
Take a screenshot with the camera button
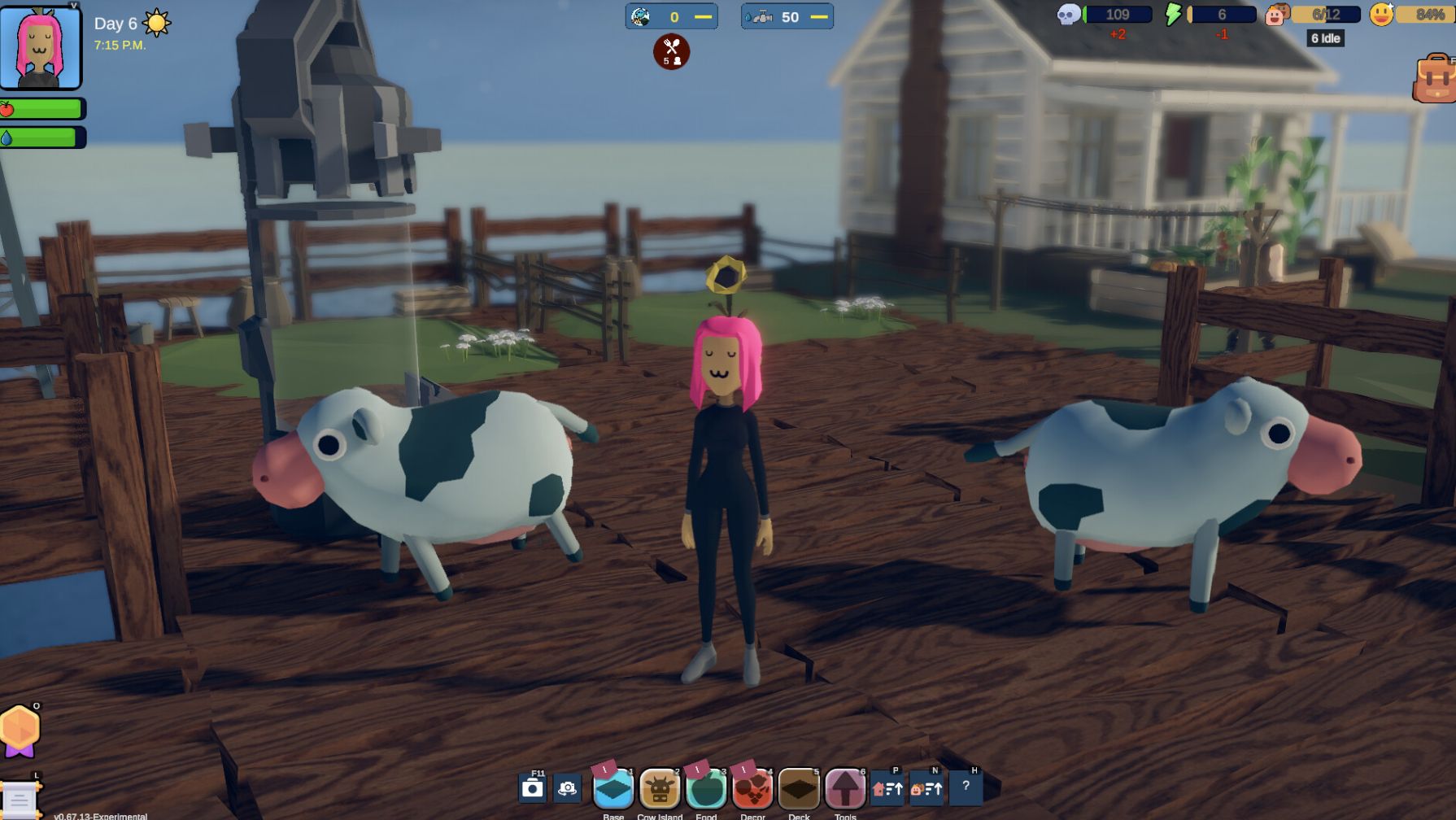(533, 788)
